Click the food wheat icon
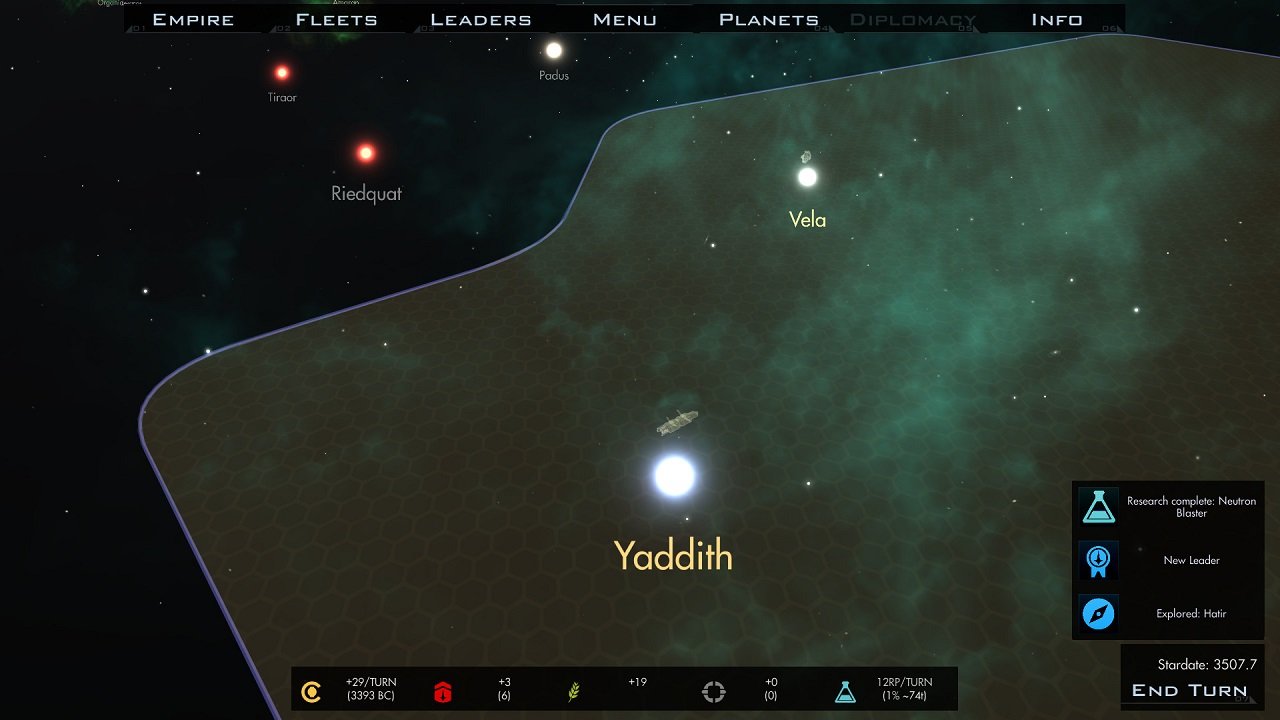The image size is (1280, 720). tap(574, 690)
